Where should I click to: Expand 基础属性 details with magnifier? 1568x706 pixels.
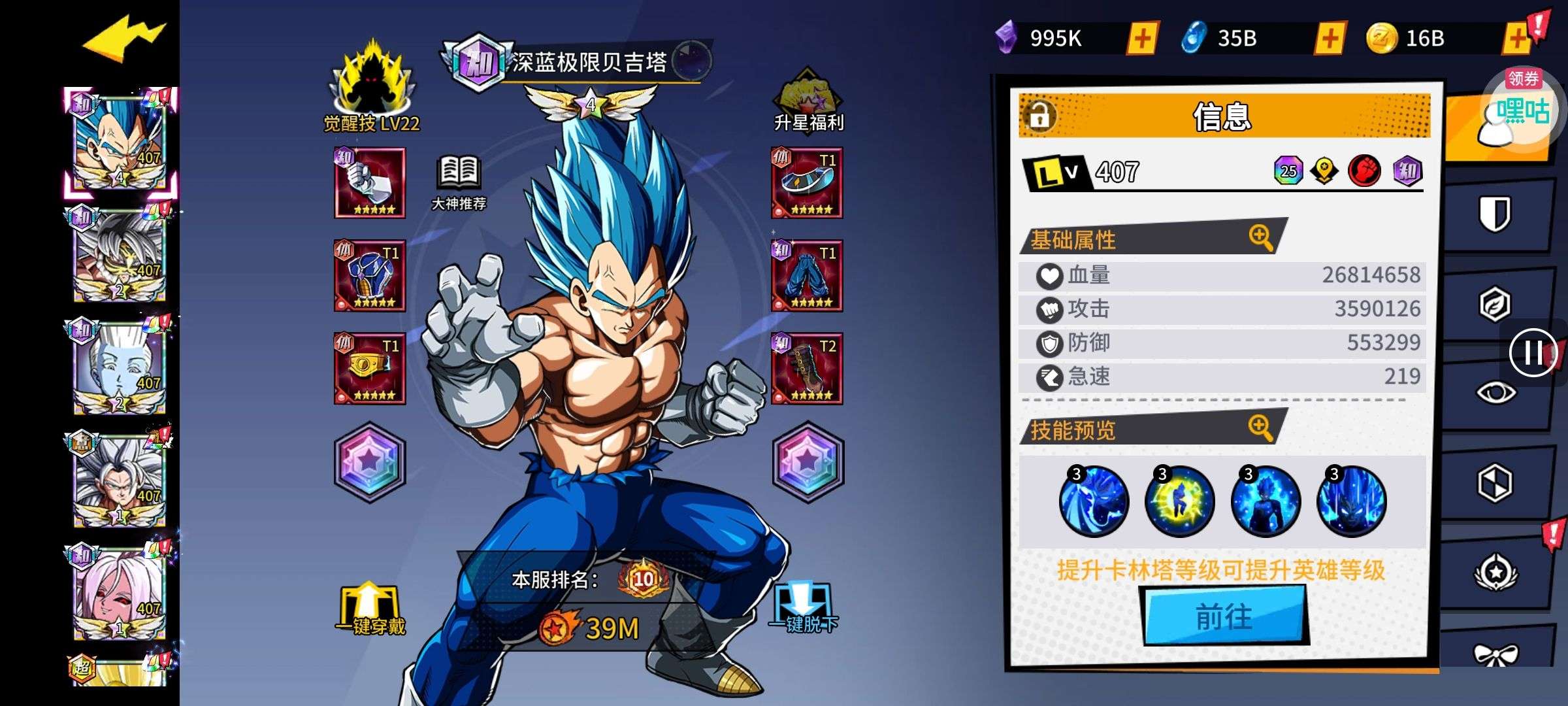point(1260,237)
